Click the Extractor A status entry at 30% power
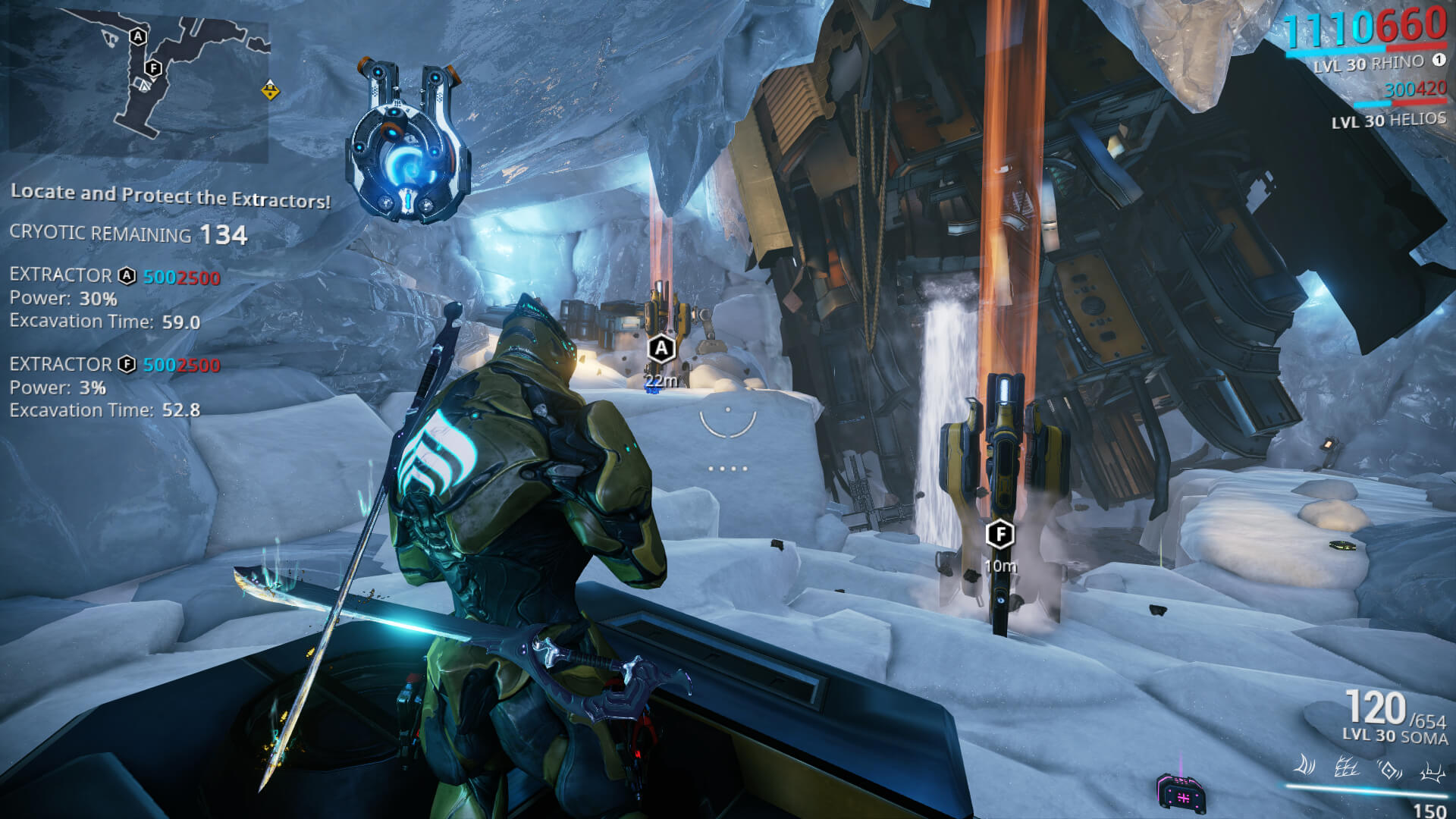Image resolution: width=1456 pixels, height=819 pixels. [x=115, y=298]
